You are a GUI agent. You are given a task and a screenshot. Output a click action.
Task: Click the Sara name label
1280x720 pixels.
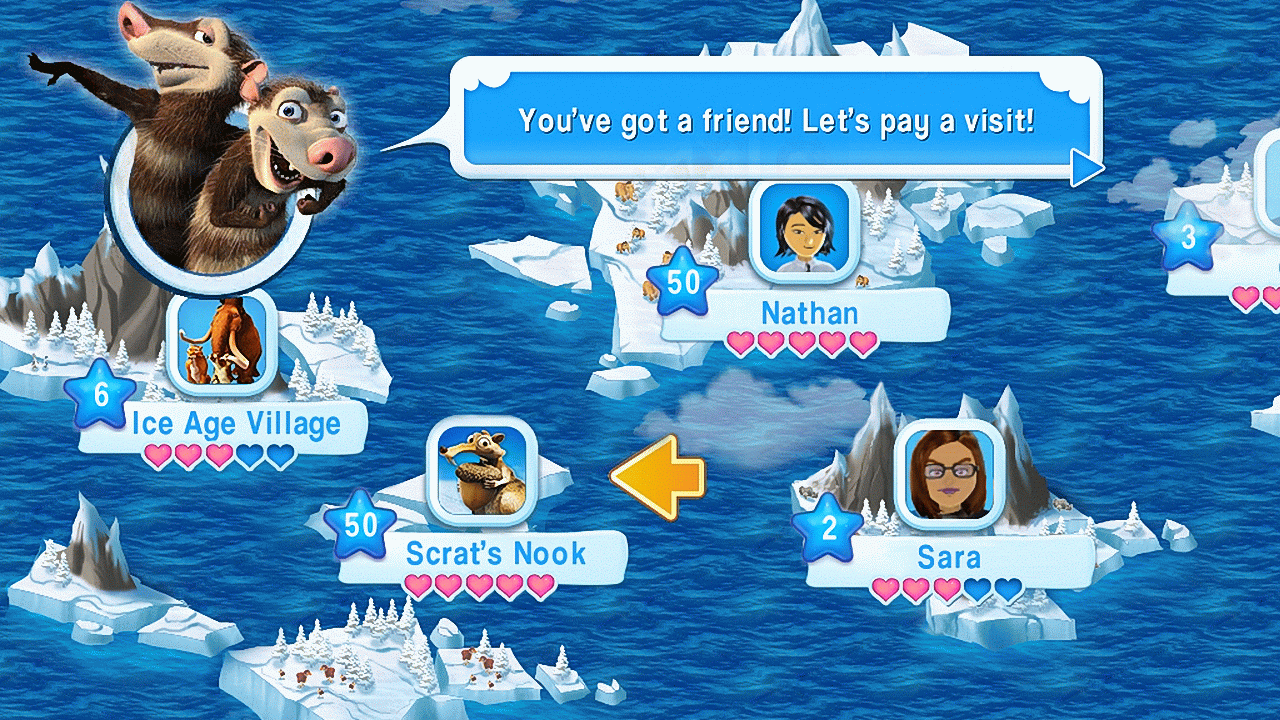[x=948, y=557]
